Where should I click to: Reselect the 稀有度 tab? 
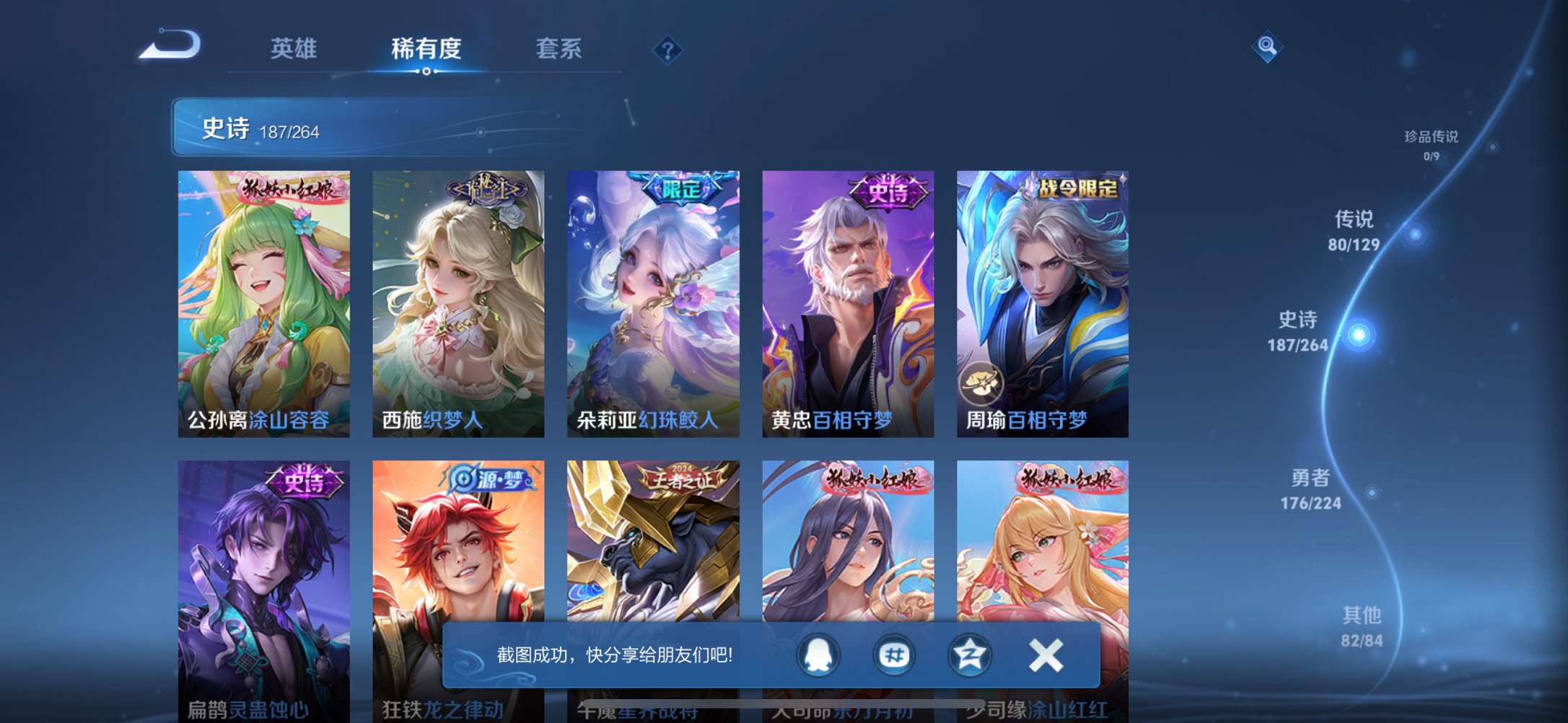(427, 50)
